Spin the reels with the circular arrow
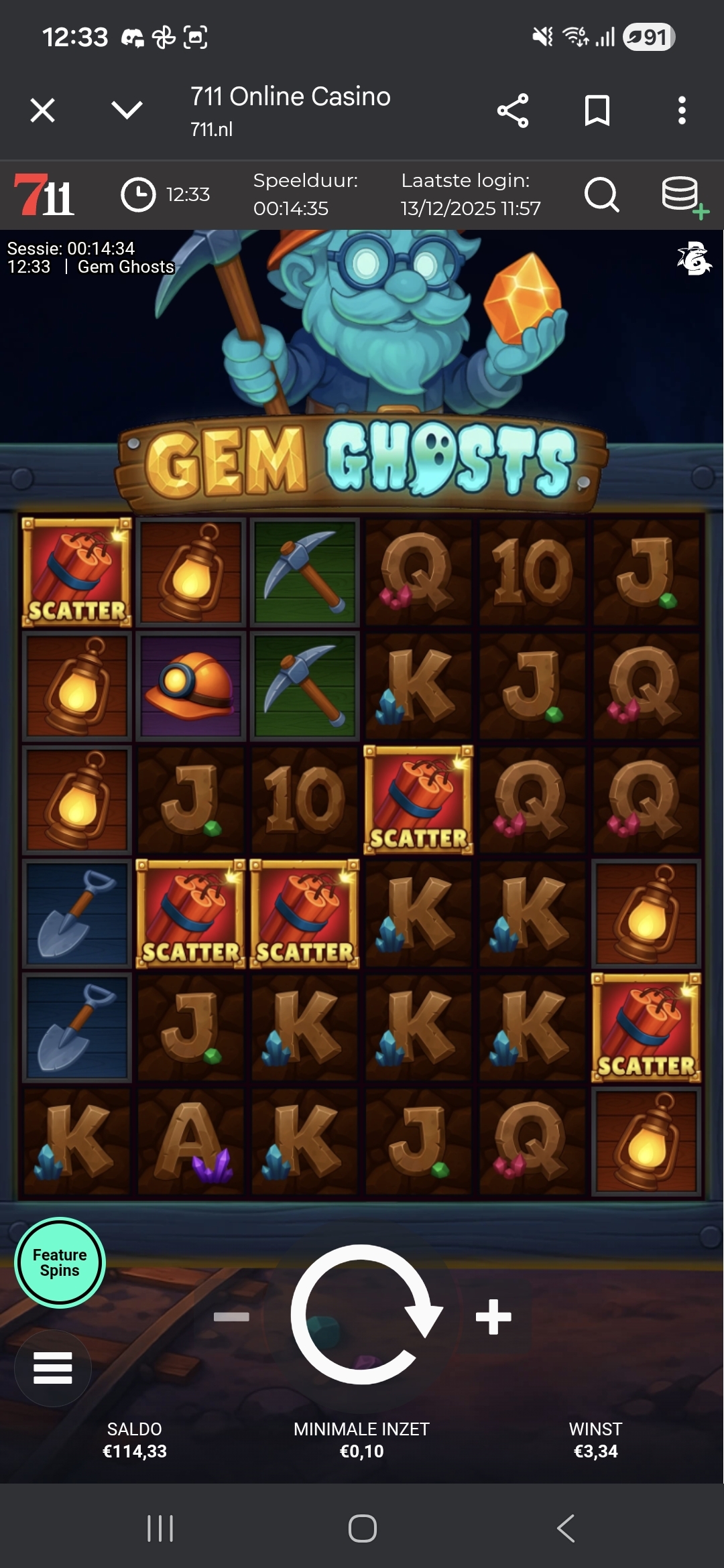Image resolution: width=724 pixels, height=1568 pixels. (x=363, y=1315)
